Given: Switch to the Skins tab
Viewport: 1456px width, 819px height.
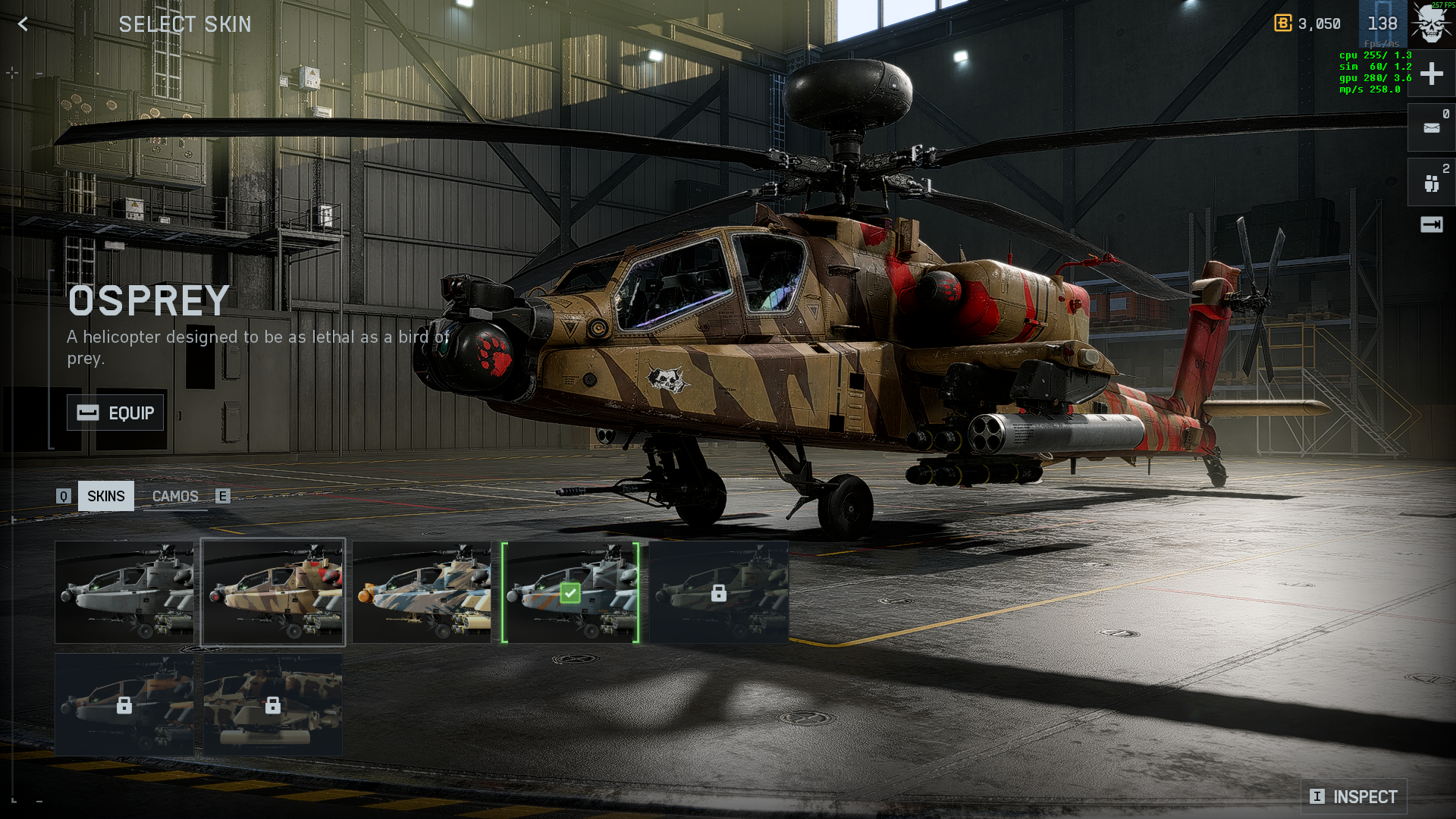Looking at the screenshot, I should (105, 496).
